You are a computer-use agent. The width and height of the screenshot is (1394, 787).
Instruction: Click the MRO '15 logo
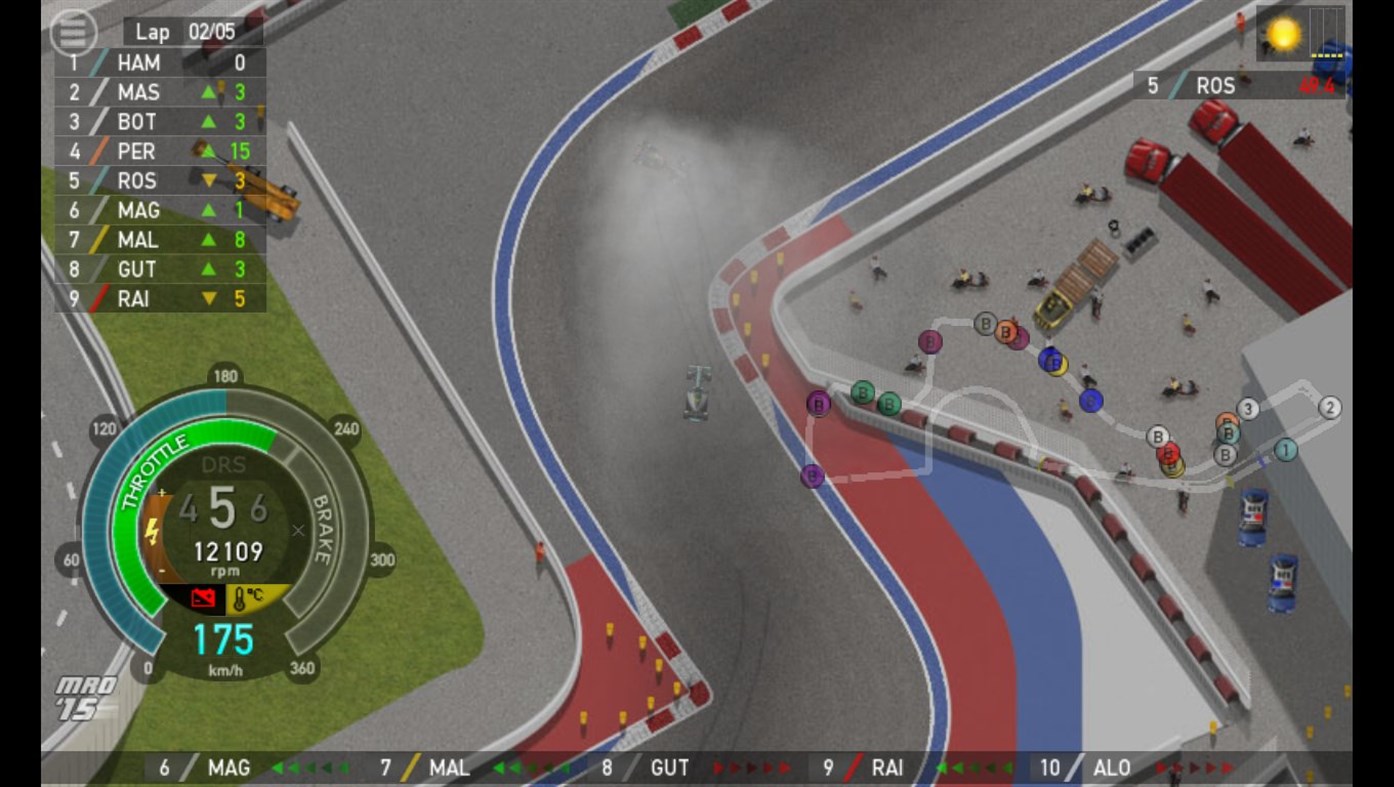pyautogui.click(x=85, y=693)
